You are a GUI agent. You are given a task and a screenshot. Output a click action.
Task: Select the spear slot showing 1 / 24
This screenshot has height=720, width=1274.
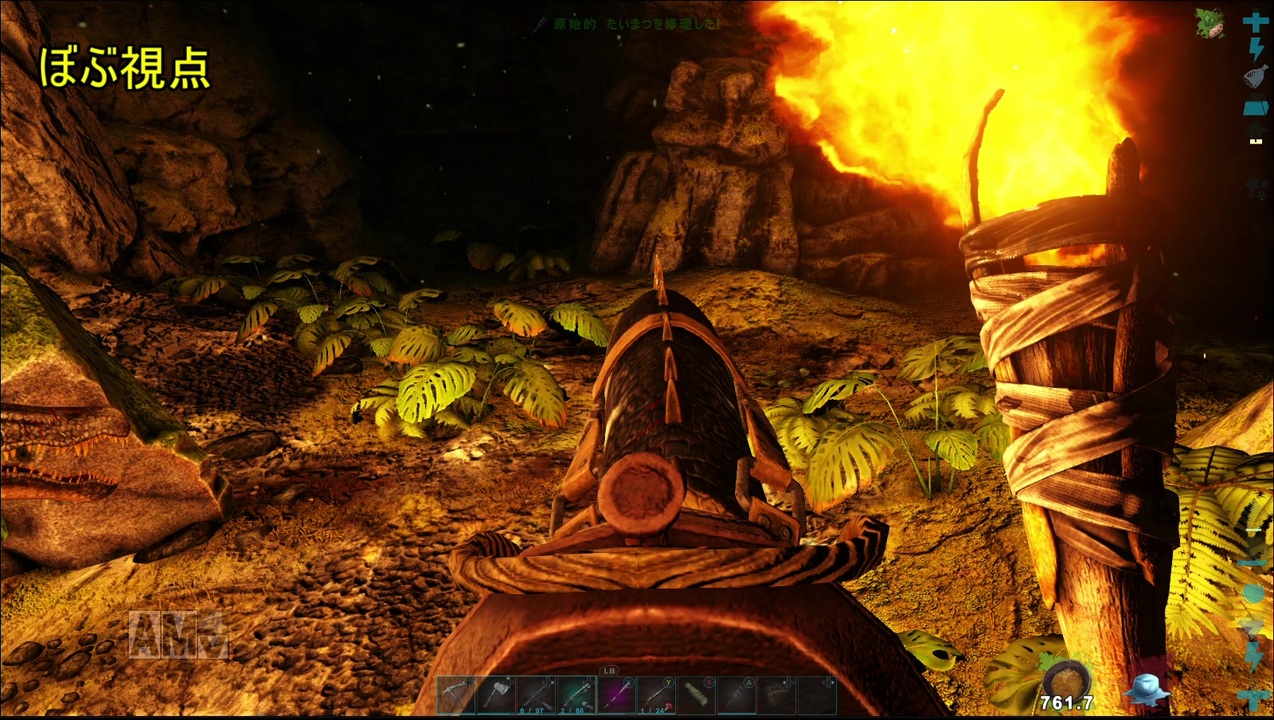pos(656,695)
